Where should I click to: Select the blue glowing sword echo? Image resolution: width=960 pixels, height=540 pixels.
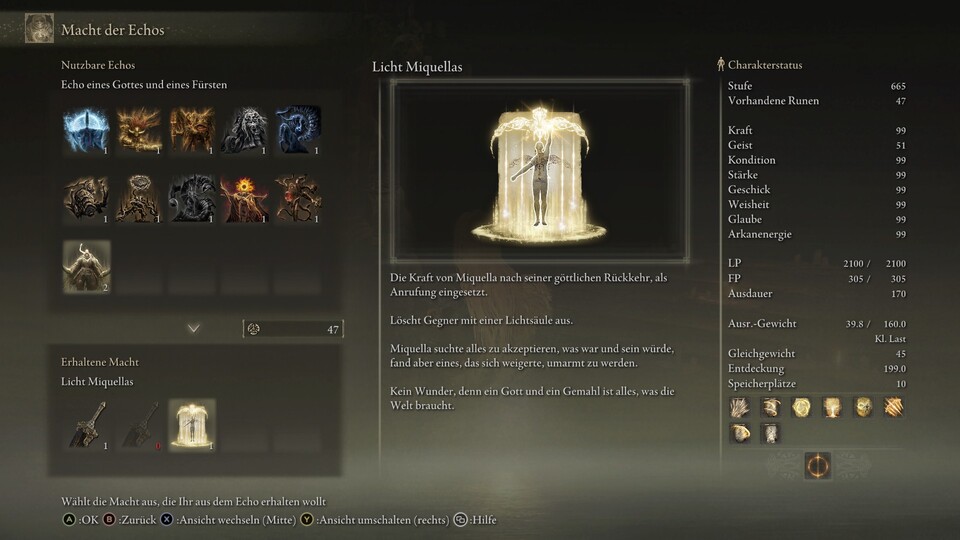pos(86,130)
